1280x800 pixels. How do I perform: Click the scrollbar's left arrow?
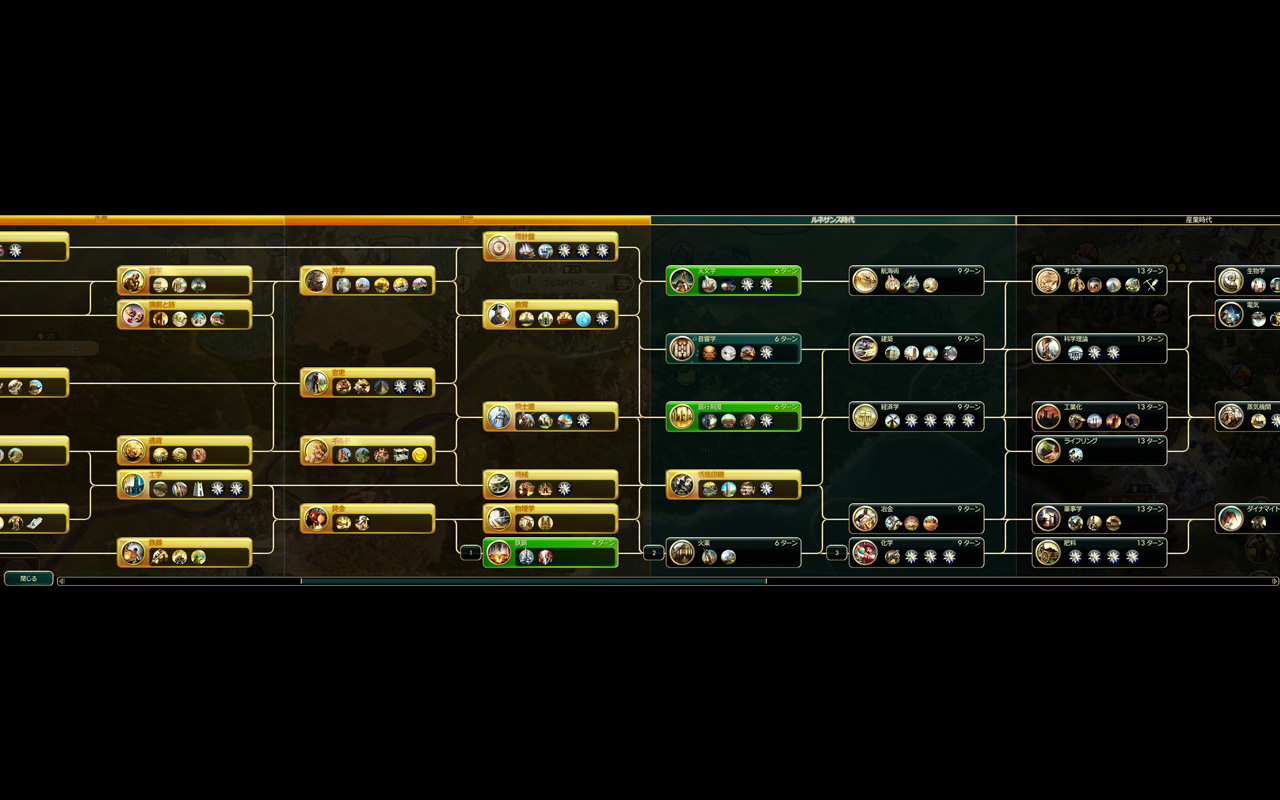(62, 581)
